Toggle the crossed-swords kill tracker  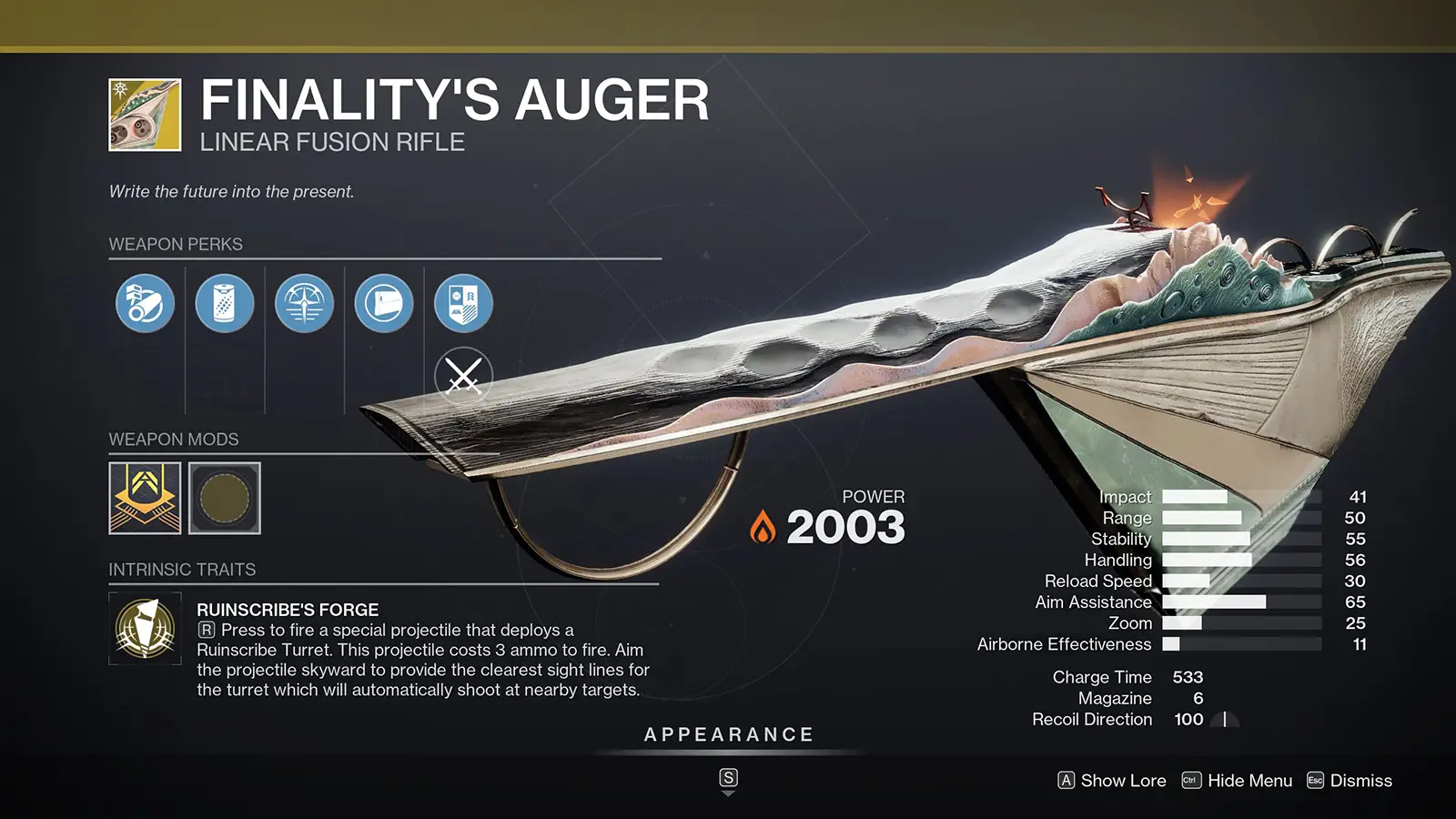pos(462,373)
